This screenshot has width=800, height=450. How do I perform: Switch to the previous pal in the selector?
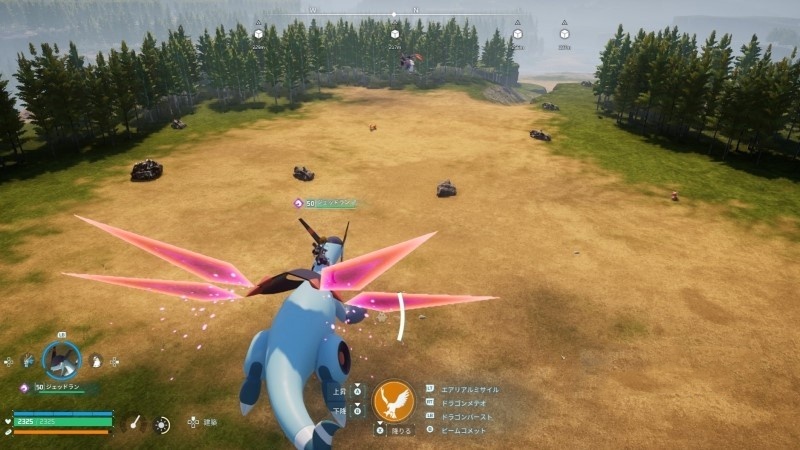tap(27, 361)
